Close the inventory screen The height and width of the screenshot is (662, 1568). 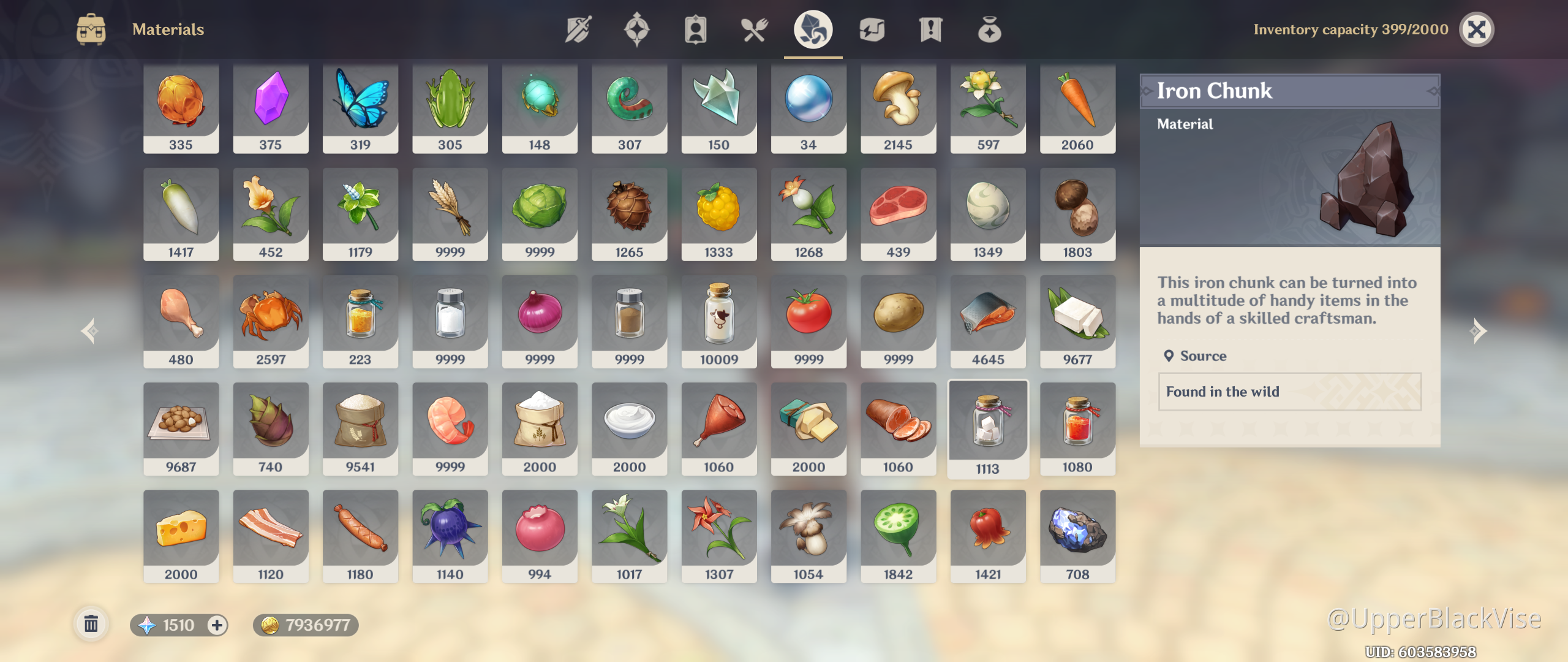click(1476, 29)
